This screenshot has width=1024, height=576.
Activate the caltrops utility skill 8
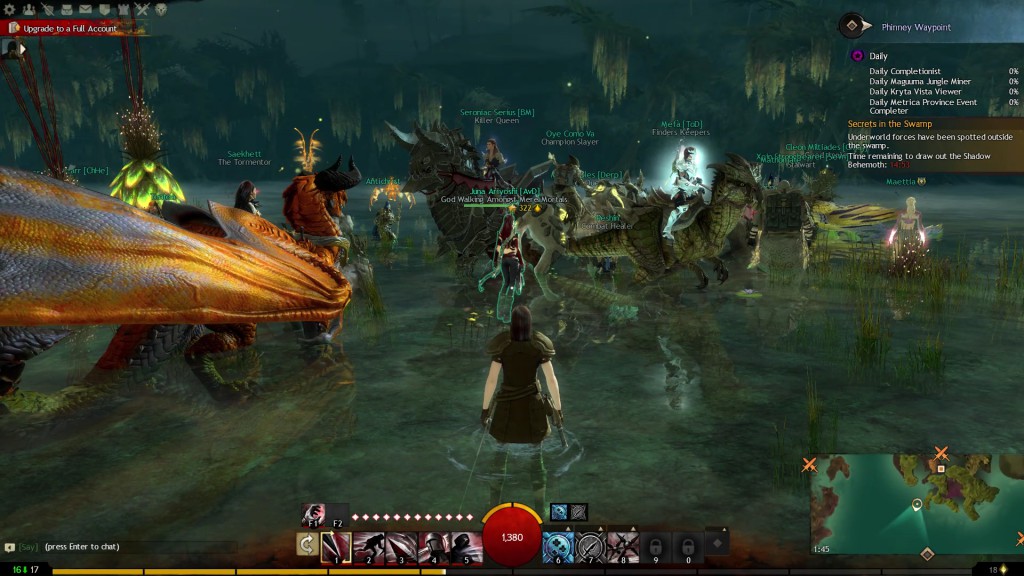pos(623,547)
